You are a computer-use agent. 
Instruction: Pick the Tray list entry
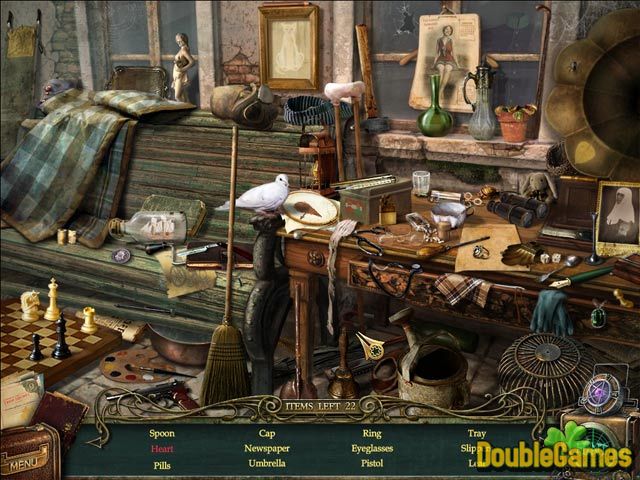(476, 434)
